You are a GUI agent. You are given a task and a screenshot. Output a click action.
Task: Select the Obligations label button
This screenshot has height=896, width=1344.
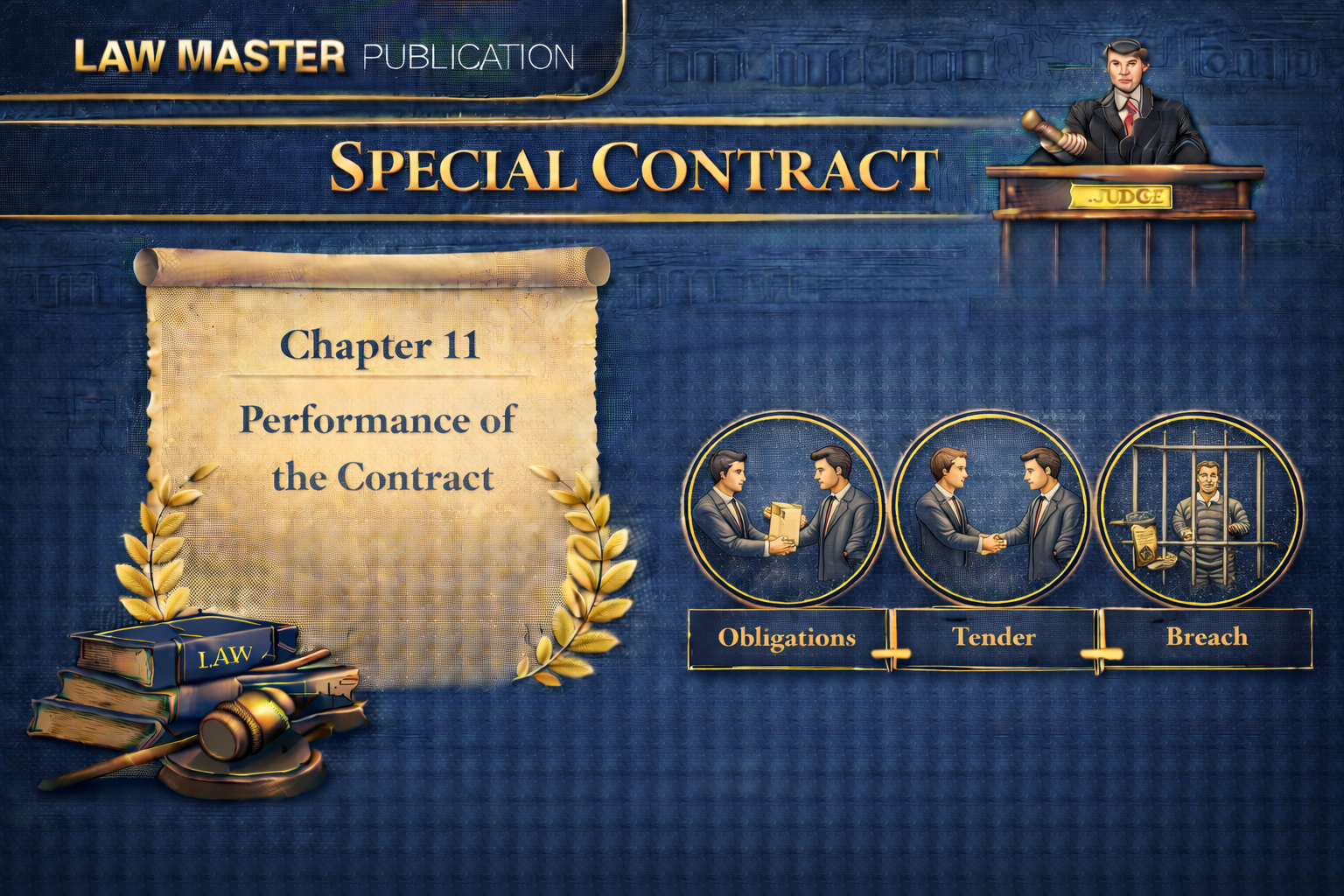coord(787,638)
